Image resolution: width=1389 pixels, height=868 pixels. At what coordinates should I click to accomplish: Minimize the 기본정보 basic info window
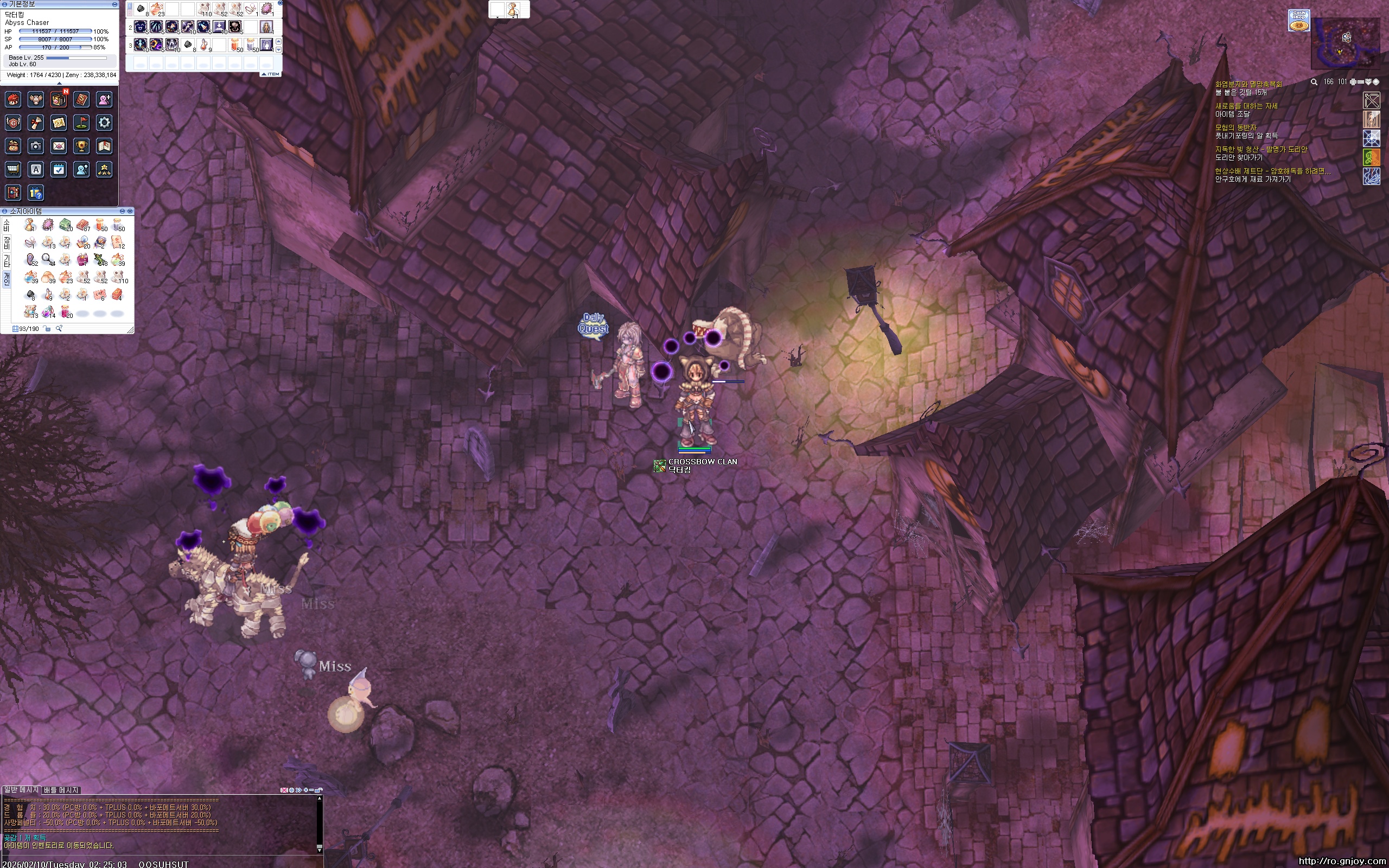(x=114, y=4)
